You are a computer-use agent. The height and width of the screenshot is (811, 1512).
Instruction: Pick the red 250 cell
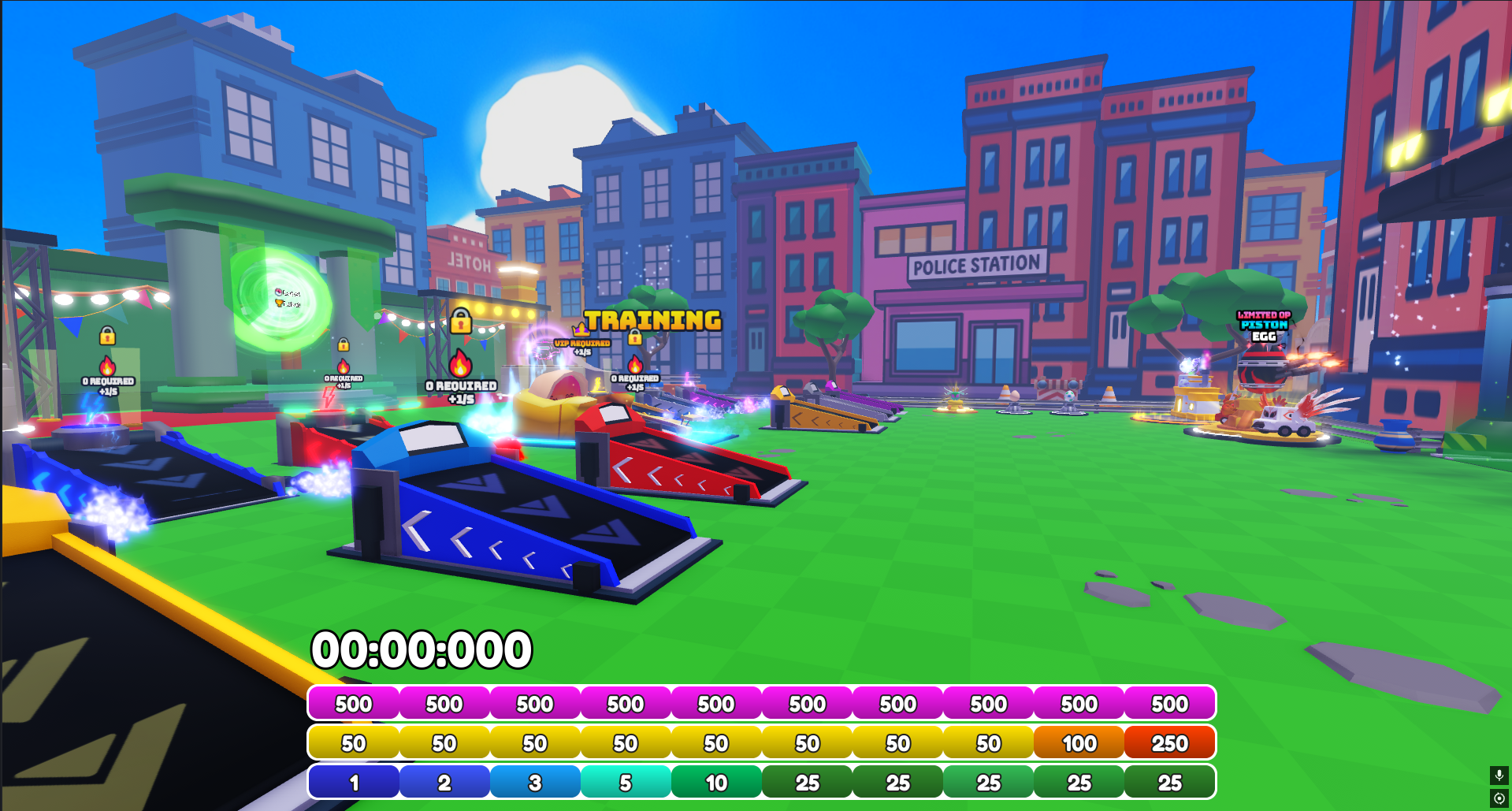[x=1169, y=743]
